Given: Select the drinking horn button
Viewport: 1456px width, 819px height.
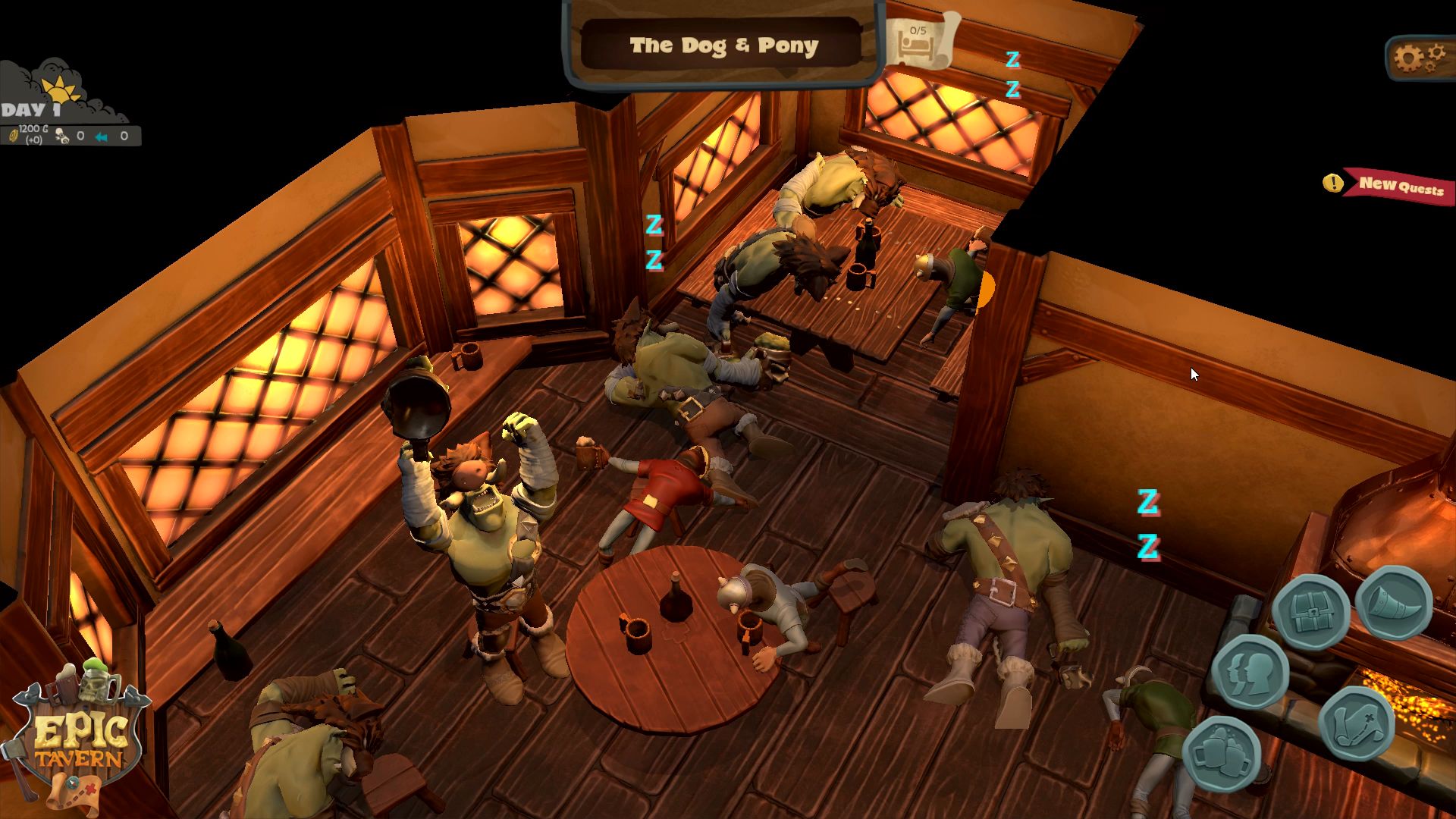Looking at the screenshot, I should [1394, 603].
